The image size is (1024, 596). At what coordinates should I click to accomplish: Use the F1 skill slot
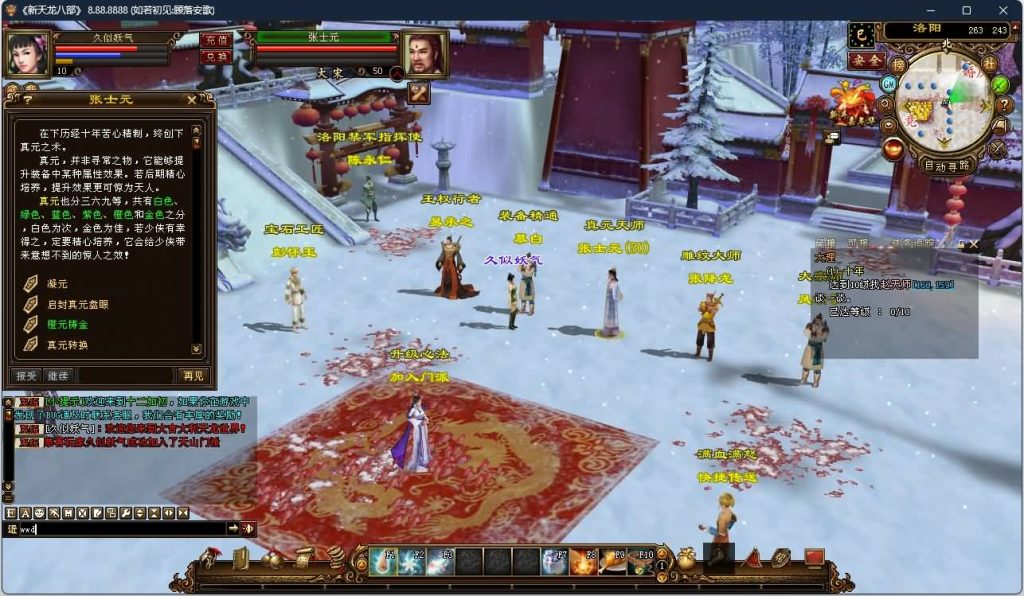pos(385,562)
